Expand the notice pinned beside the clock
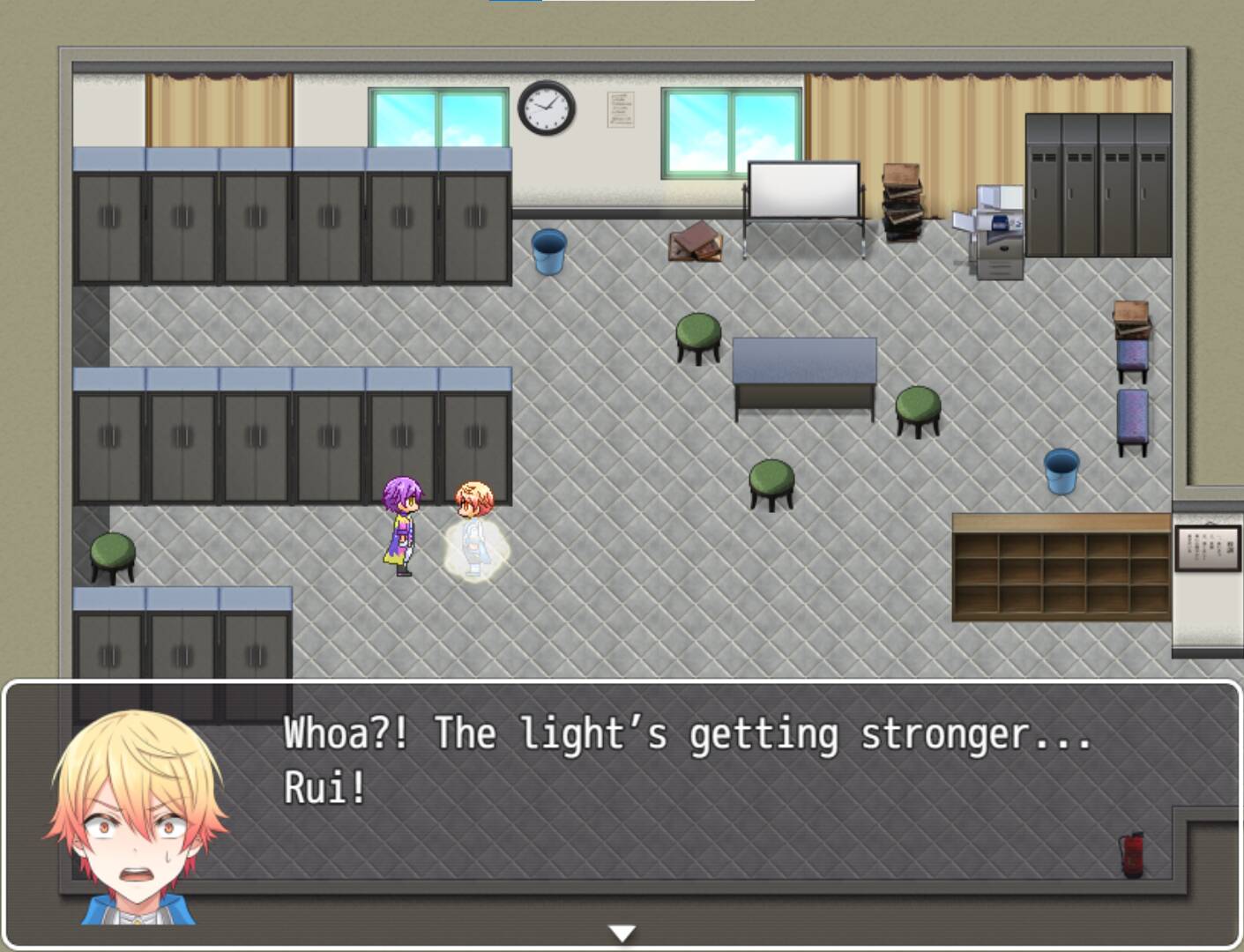1244x952 pixels. point(622,108)
